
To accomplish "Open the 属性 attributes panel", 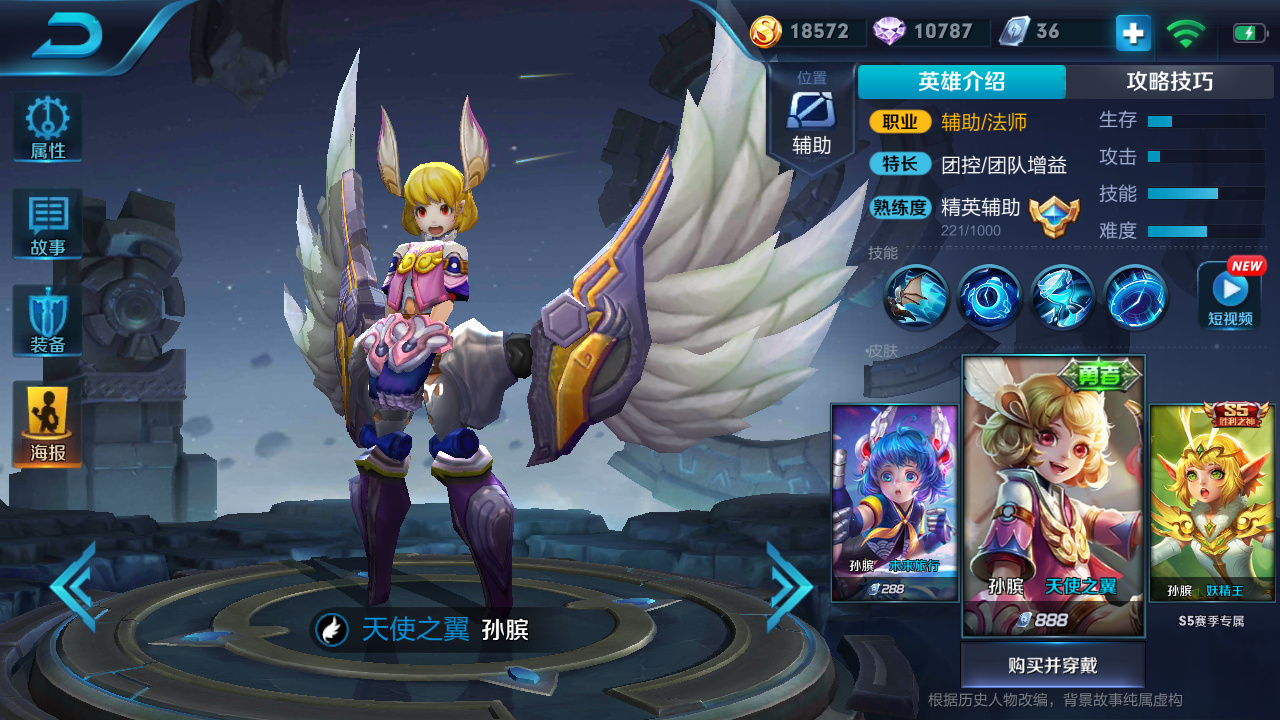I will (x=46, y=125).
